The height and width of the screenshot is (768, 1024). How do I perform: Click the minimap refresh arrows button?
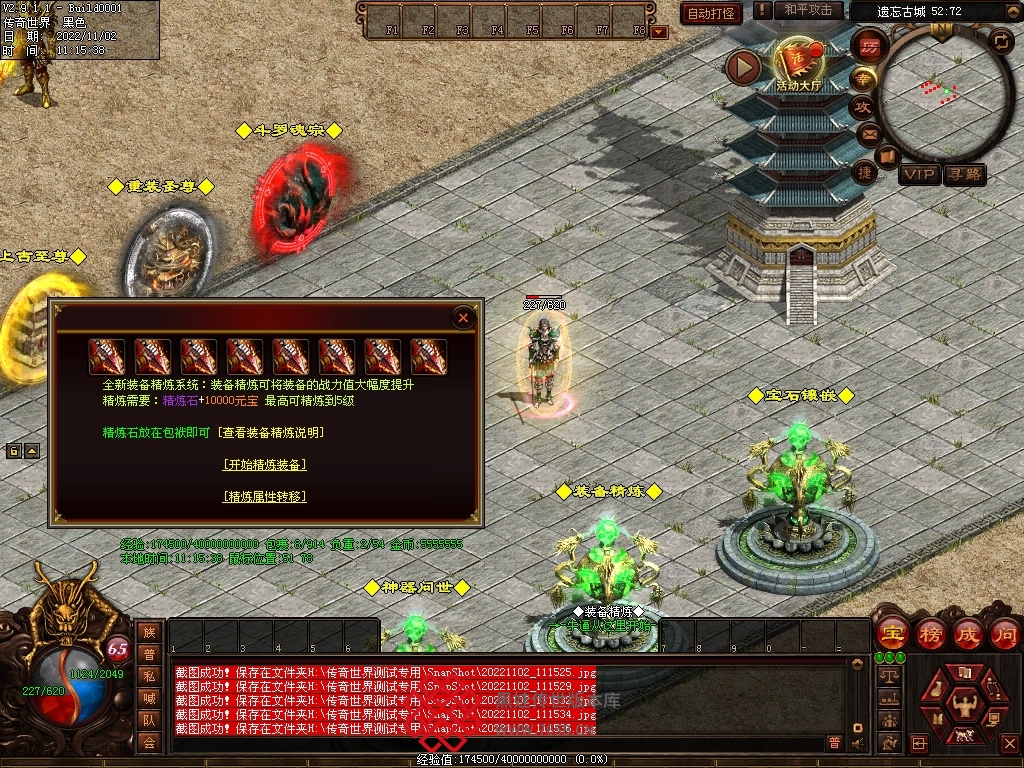point(1000,41)
